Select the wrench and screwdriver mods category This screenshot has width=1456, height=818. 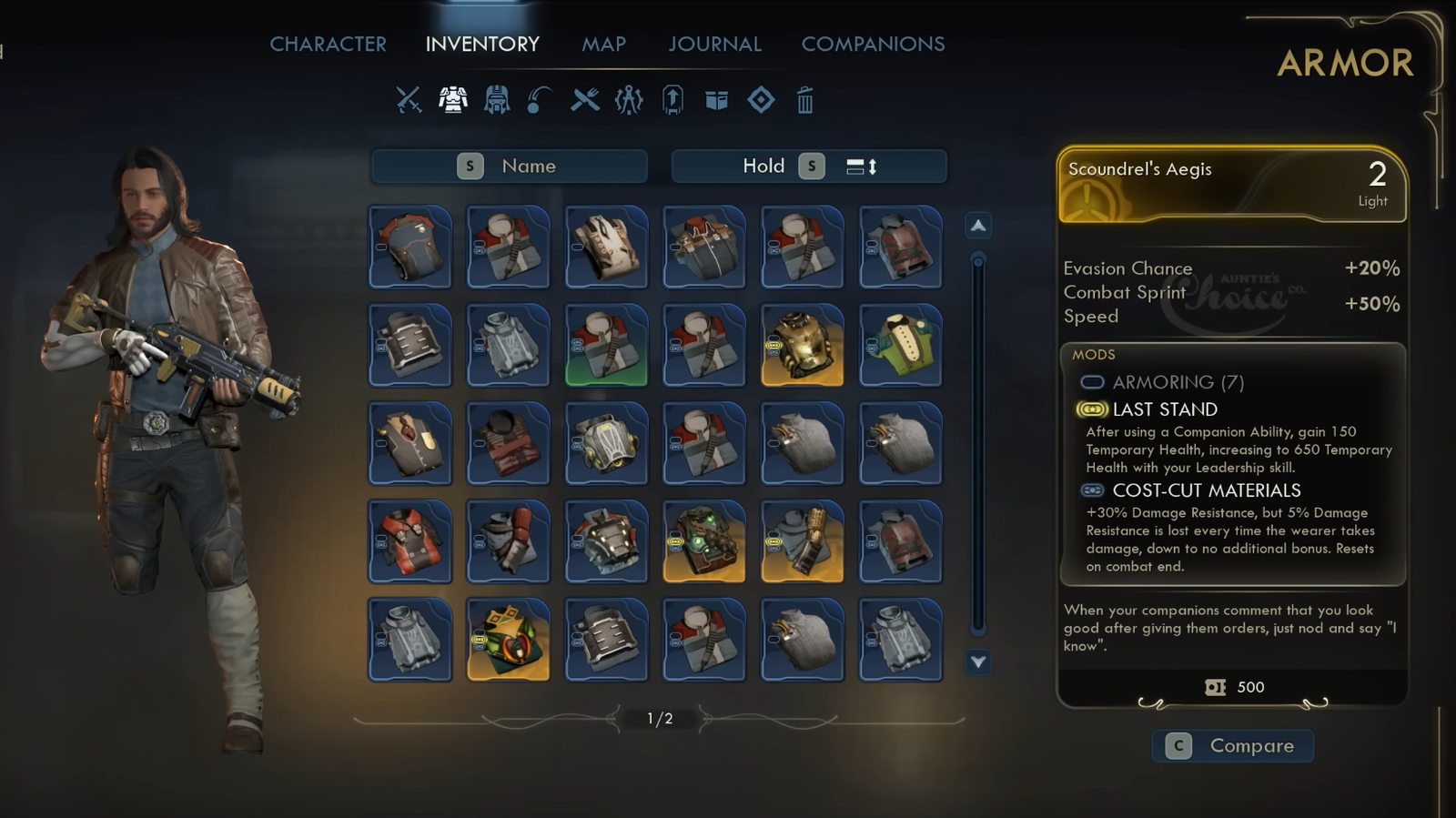click(585, 99)
